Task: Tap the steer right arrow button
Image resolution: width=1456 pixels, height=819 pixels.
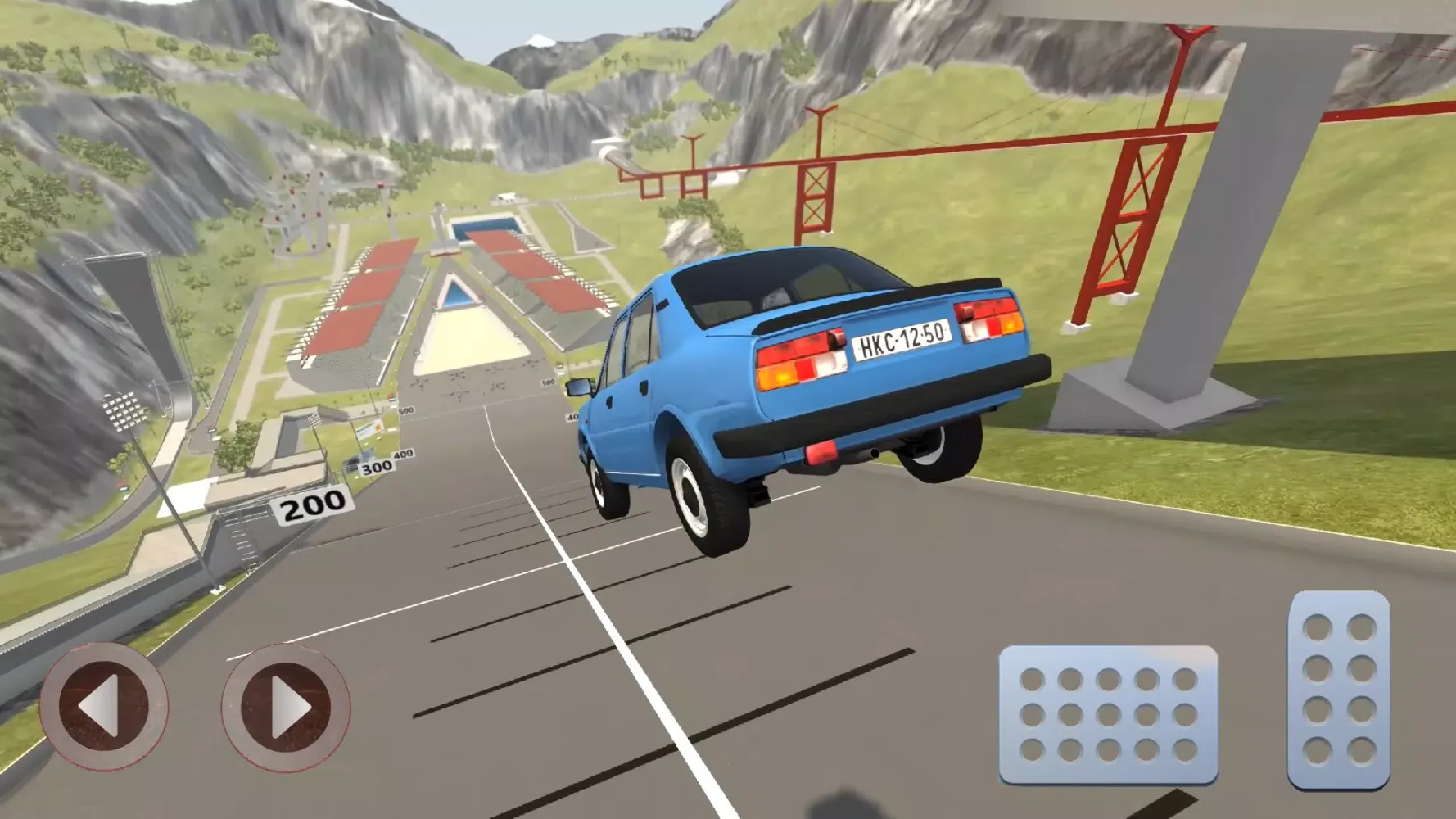Action: coord(285,707)
